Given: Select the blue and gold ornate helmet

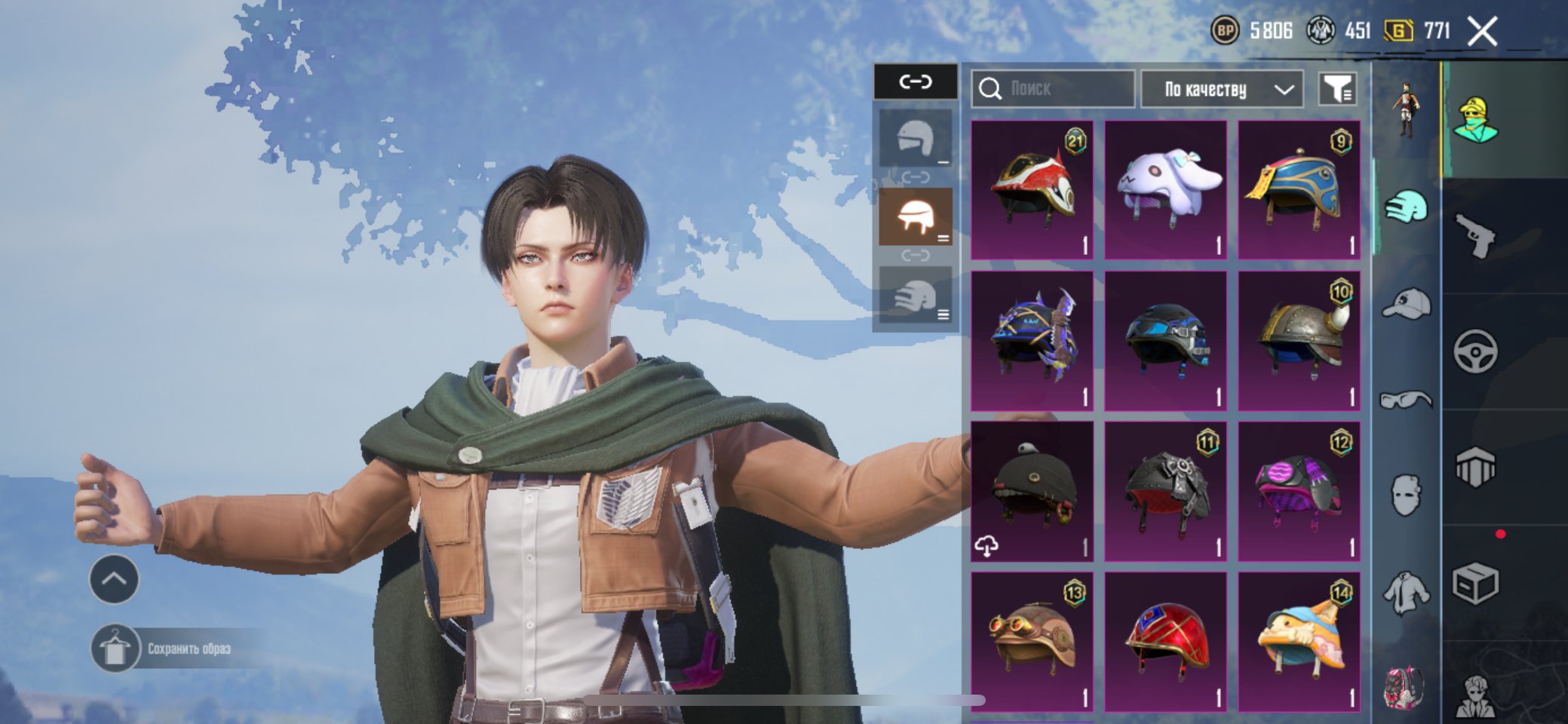Looking at the screenshot, I should [1299, 189].
